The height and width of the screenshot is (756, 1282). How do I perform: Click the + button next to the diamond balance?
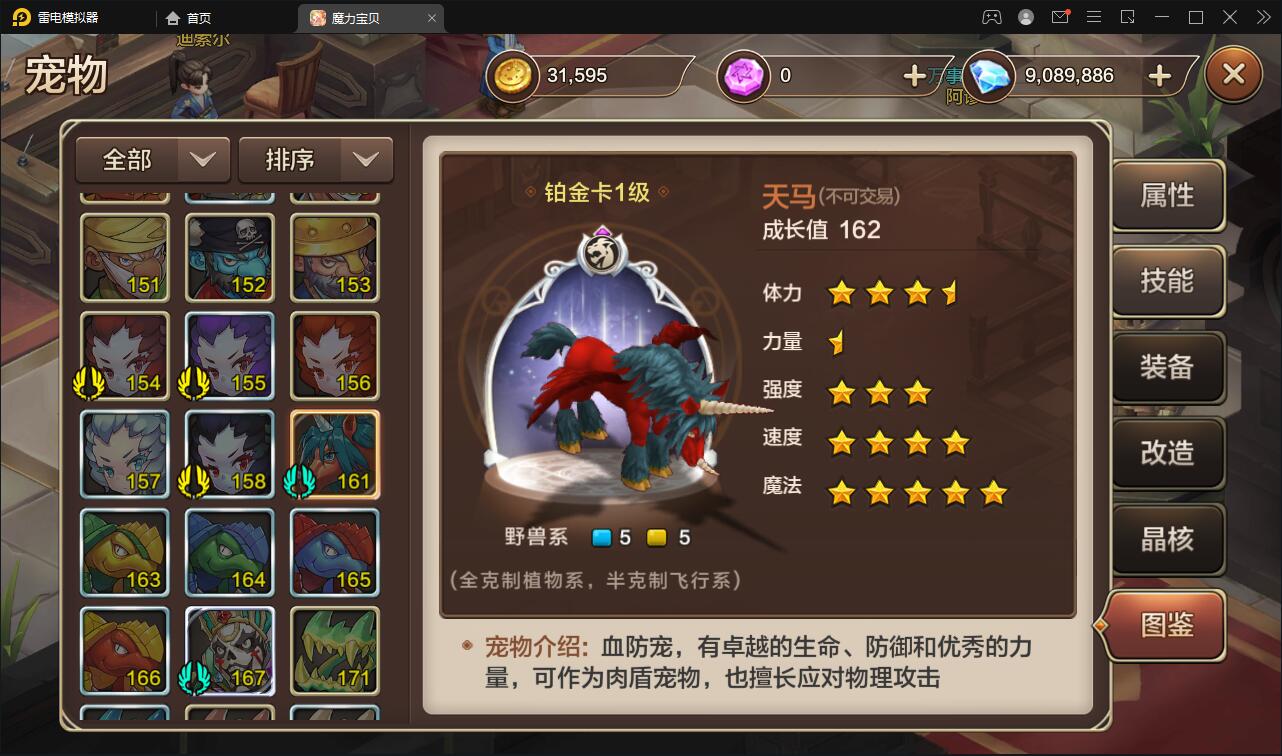click(1158, 75)
